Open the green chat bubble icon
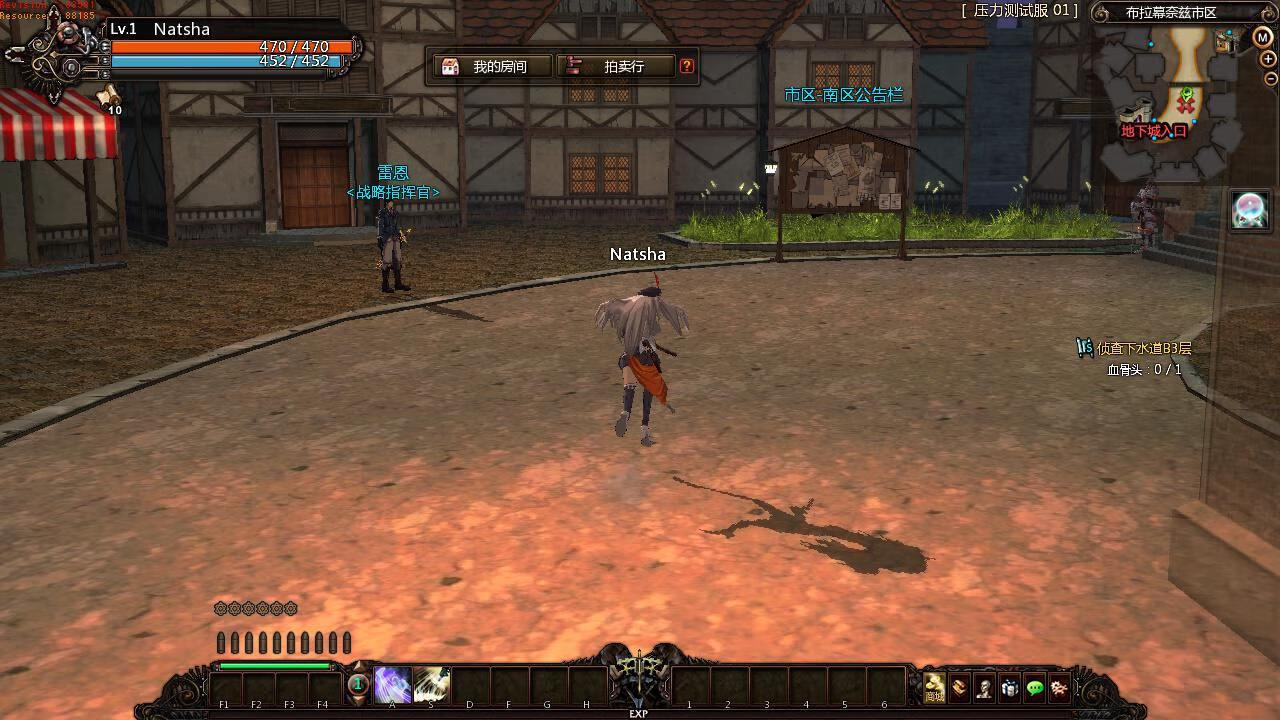The image size is (1280, 720). point(1035,688)
